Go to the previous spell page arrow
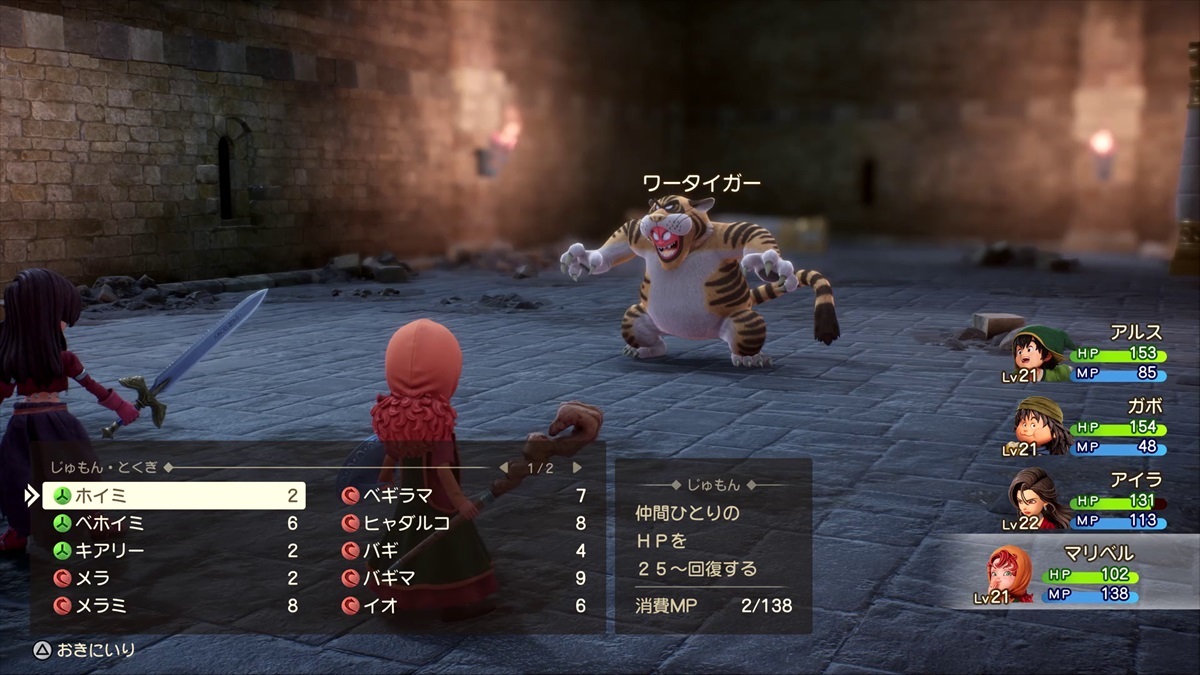 (x=504, y=467)
